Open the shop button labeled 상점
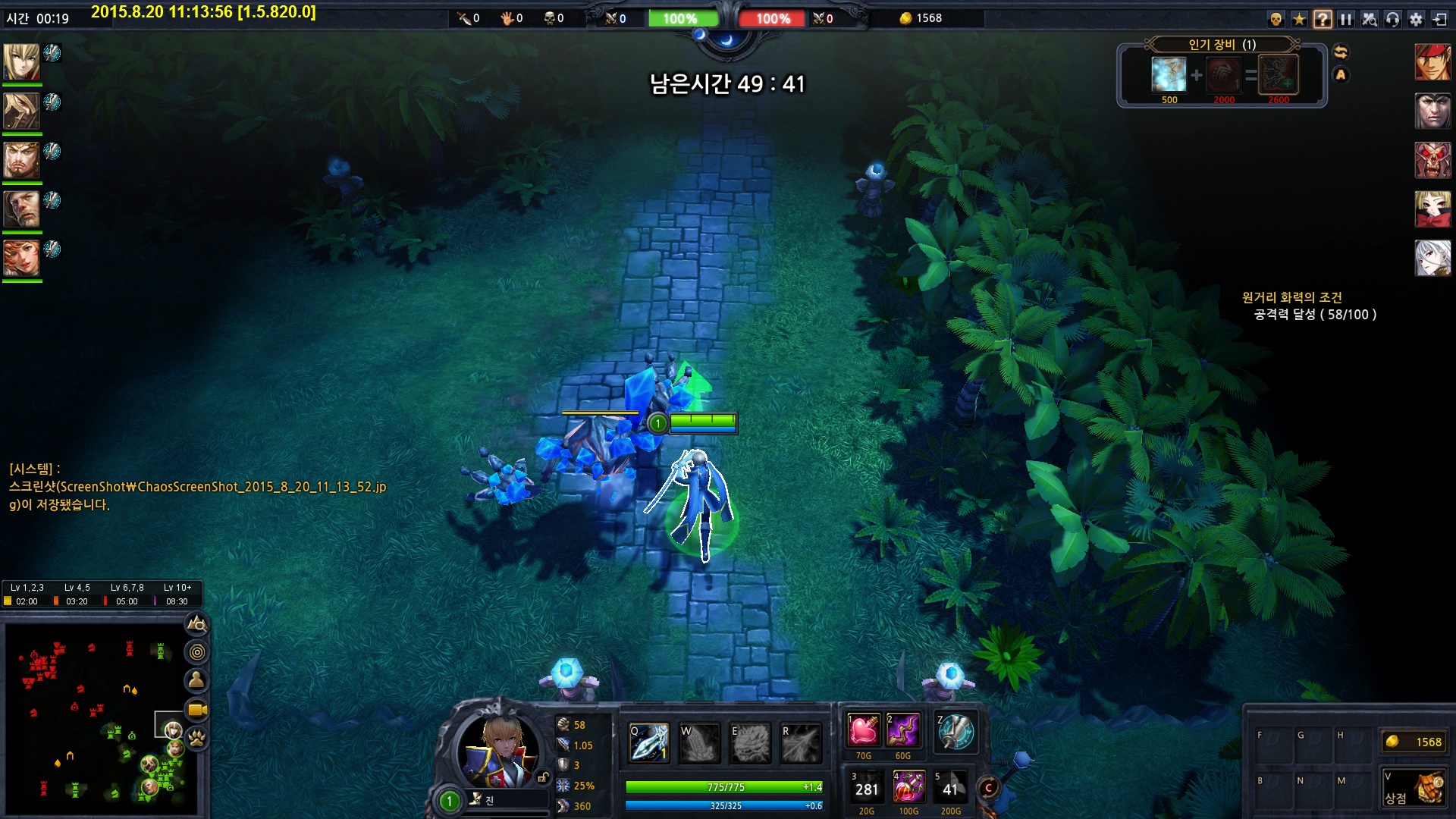Image resolution: width=1456 pixels, height=819 pixels. coord(1413,789)
